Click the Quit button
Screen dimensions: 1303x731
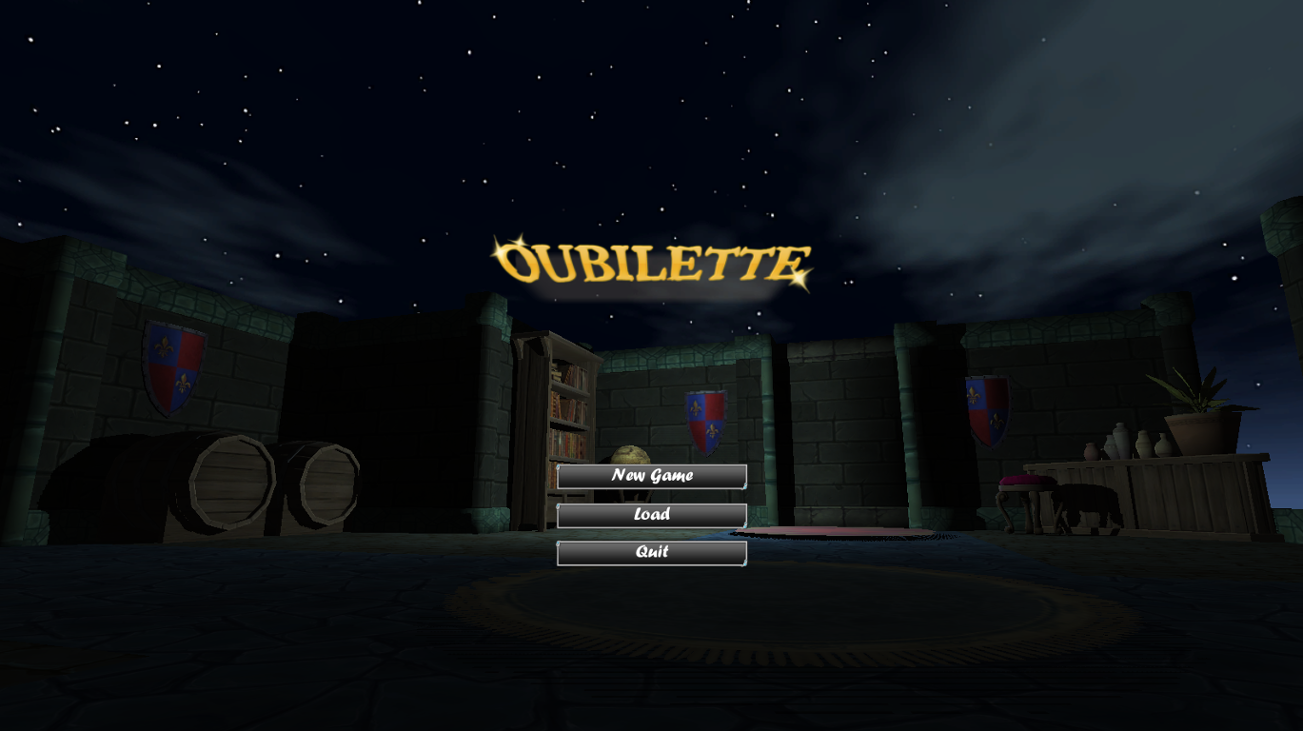click(x=652, y=552)
